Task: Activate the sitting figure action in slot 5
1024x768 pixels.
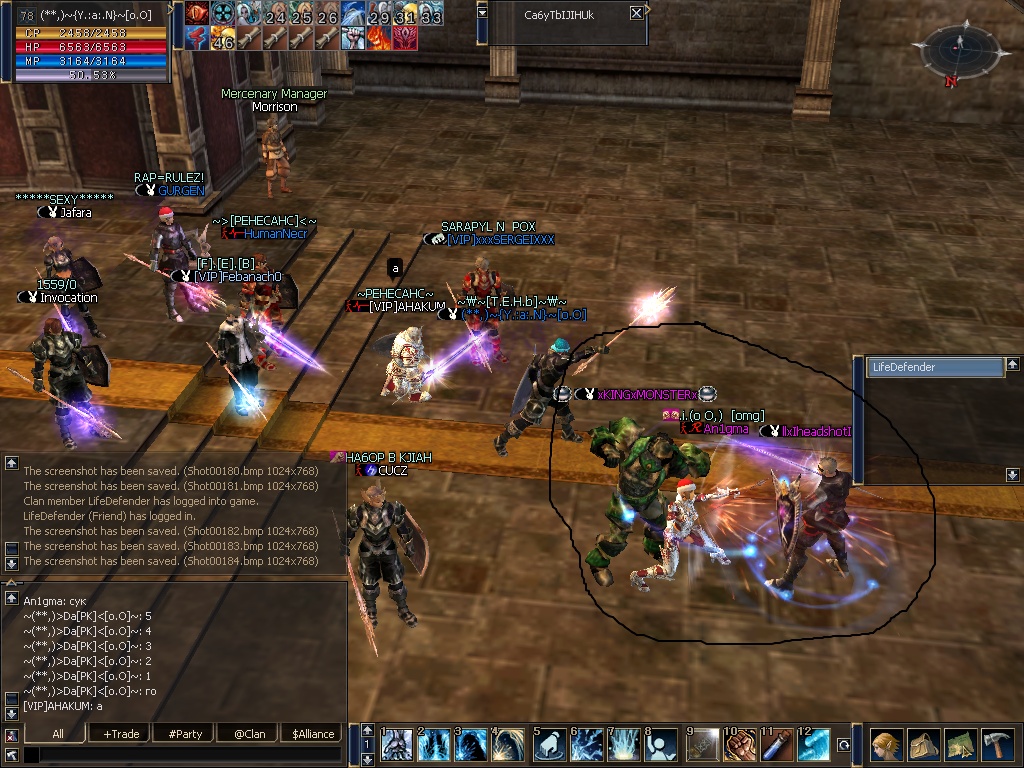Action: [x=549, y=745]
